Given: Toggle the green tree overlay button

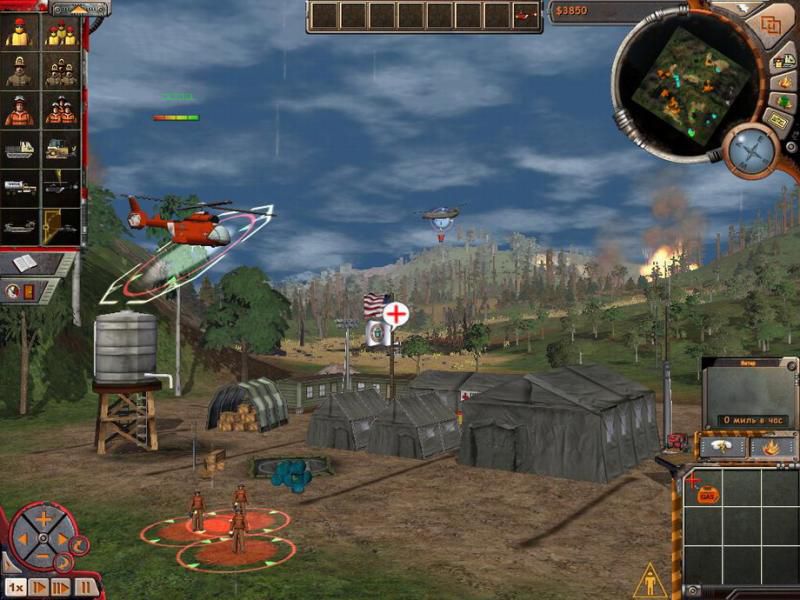Looking at the screenshot, I should tap(781, 102).
